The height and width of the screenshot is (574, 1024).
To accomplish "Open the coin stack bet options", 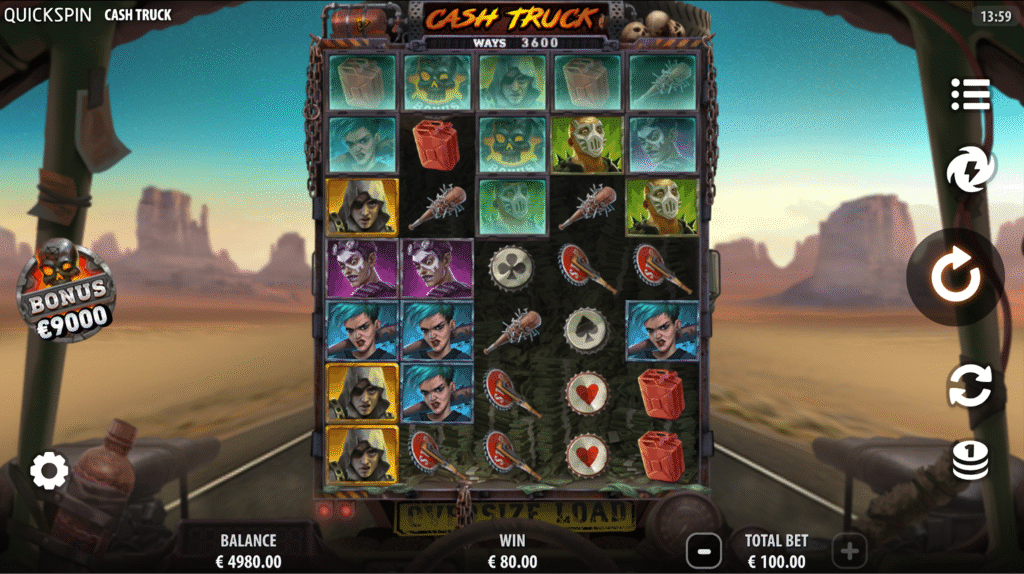I will [x=970, y=459].
